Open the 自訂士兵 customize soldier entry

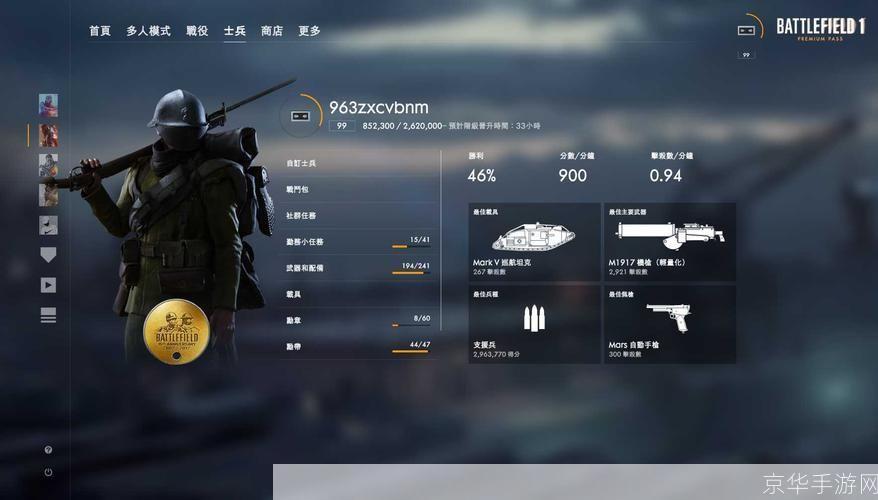coord(360,163)
